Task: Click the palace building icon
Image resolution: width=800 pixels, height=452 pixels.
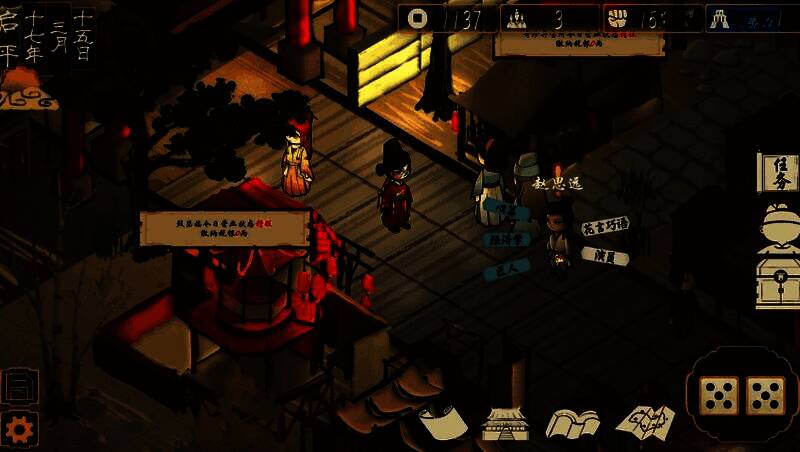Action: 504,423
